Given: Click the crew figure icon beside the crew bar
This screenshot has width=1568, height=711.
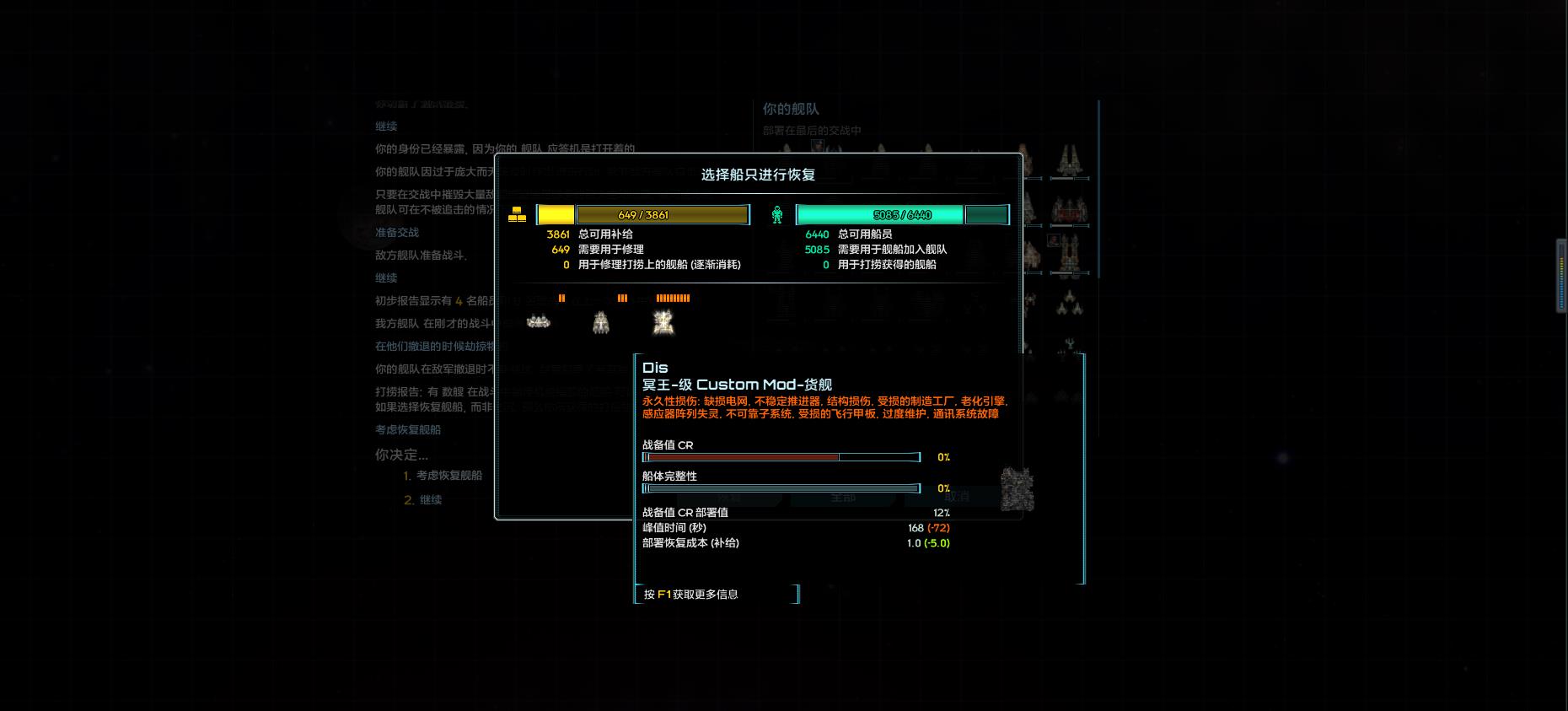Looking at the screenshot, I should tap(779, 214).
